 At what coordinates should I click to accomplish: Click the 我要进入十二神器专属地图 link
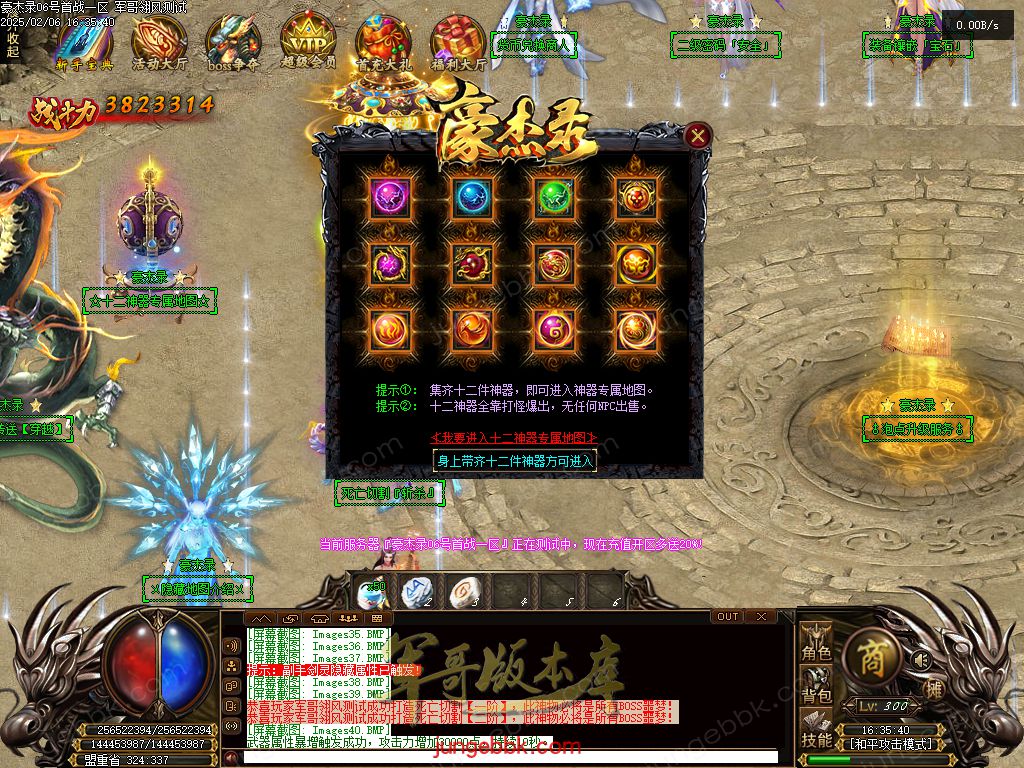pos(514,438)
